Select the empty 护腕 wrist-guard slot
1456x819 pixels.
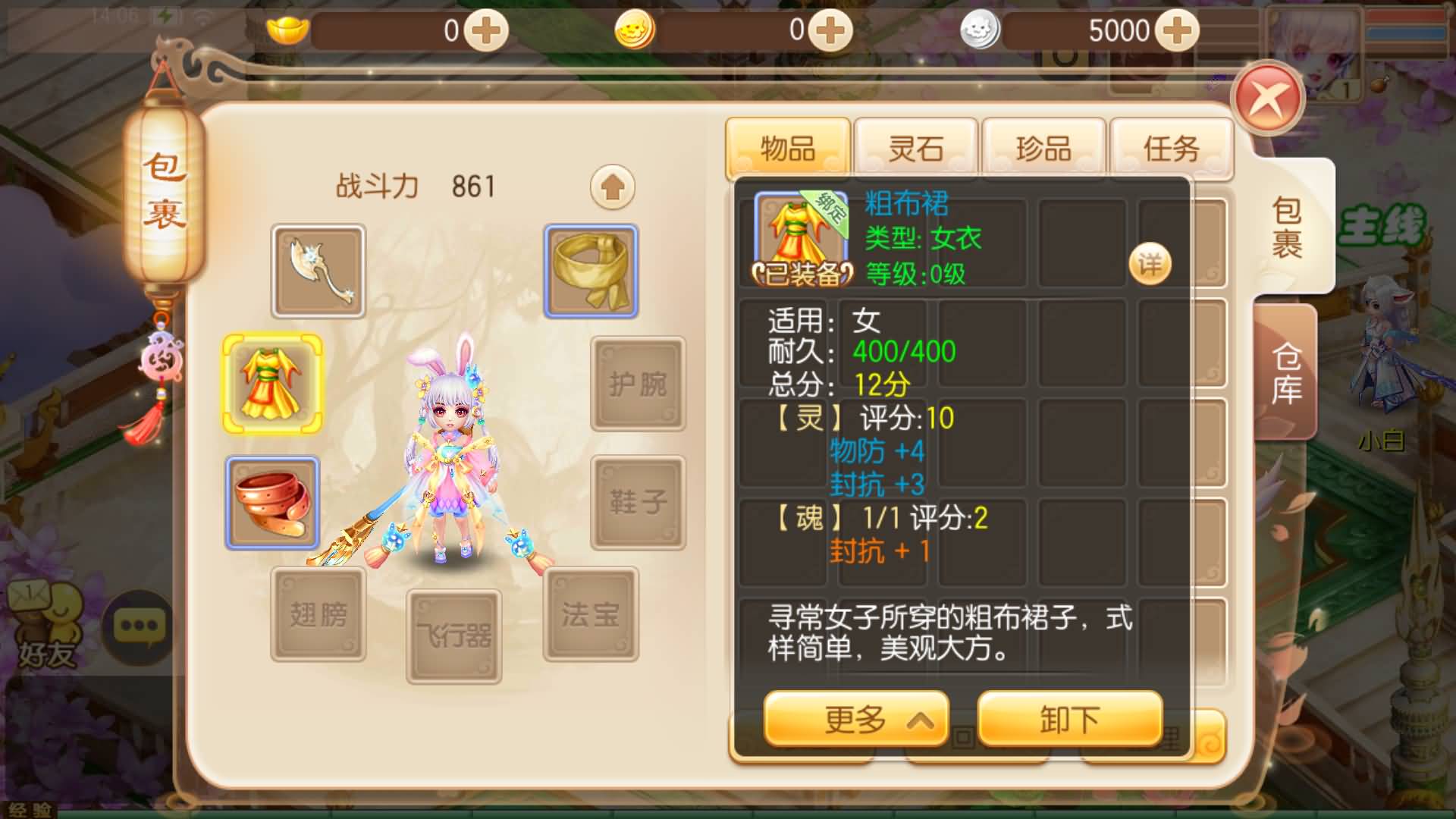coord(638,384)
